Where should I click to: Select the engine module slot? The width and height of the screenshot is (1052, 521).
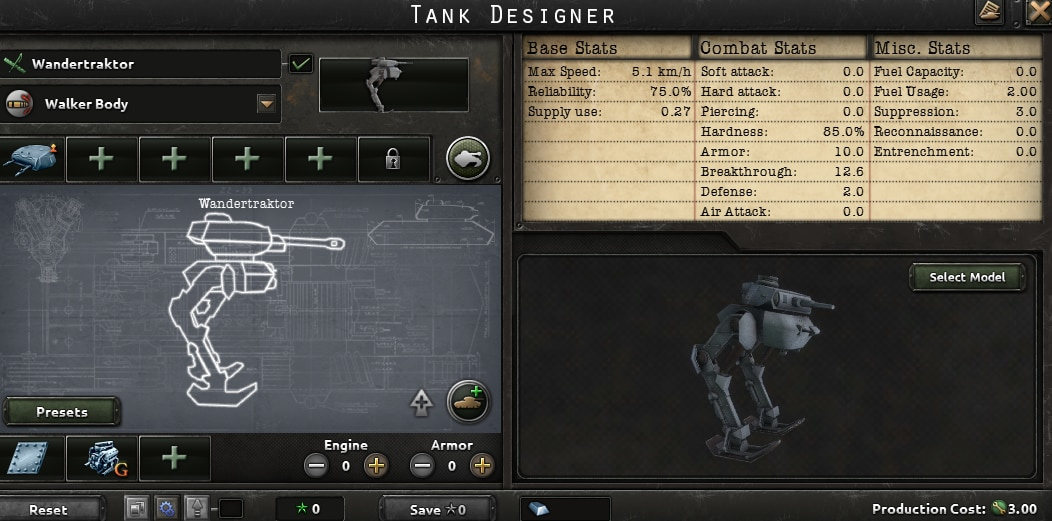tap(102, 458)
